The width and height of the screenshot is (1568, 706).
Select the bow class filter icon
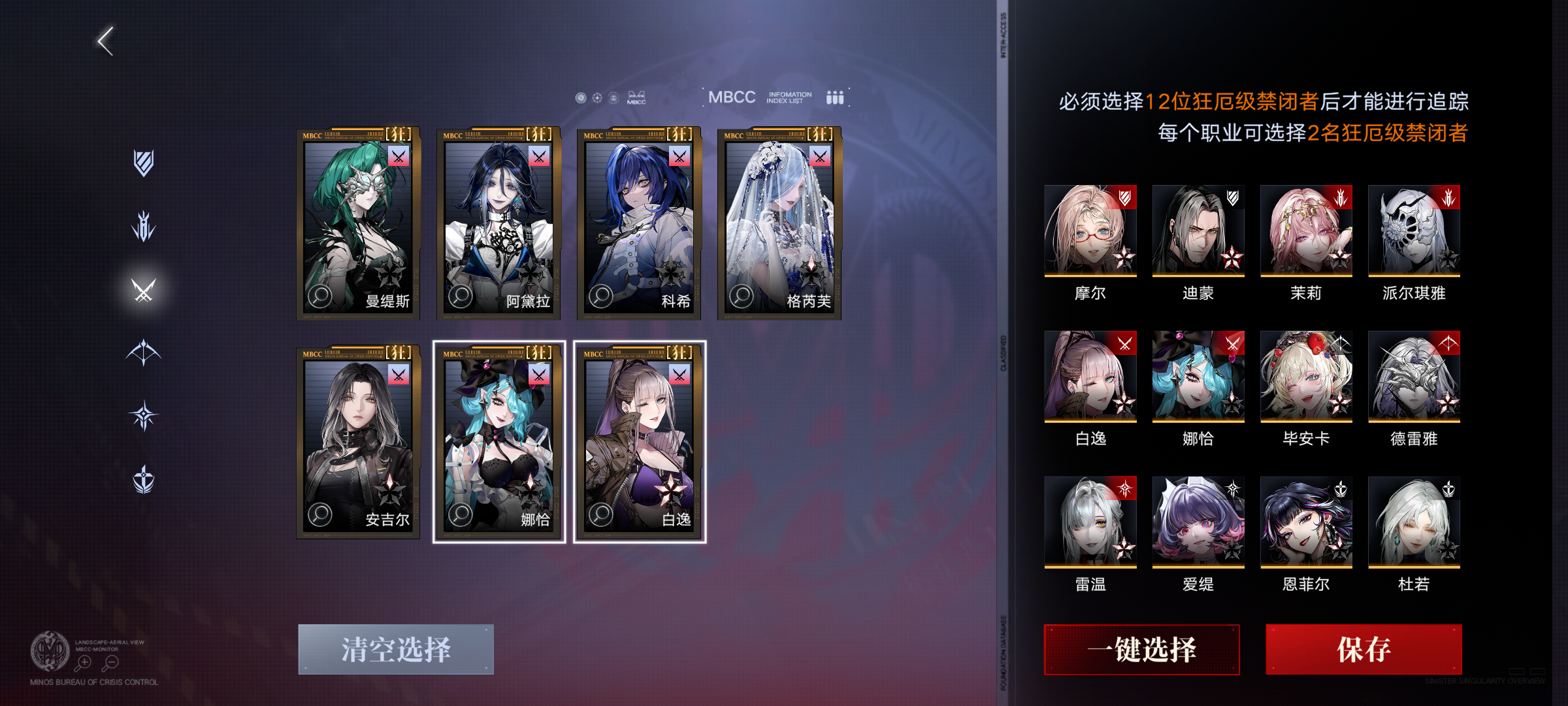tap(144, 351)
